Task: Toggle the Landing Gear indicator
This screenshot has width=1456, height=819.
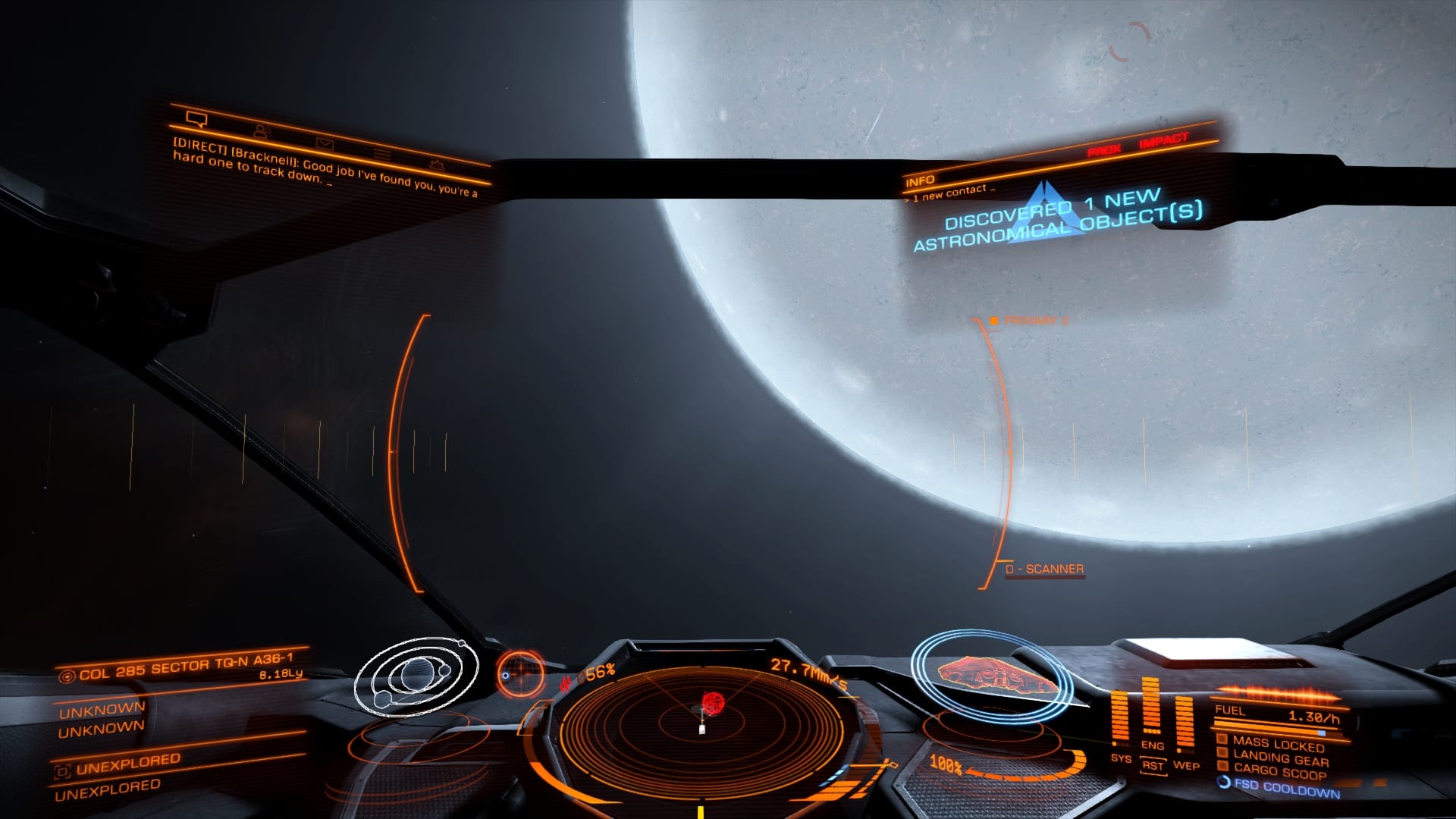Action: [x=1280, y=758]
